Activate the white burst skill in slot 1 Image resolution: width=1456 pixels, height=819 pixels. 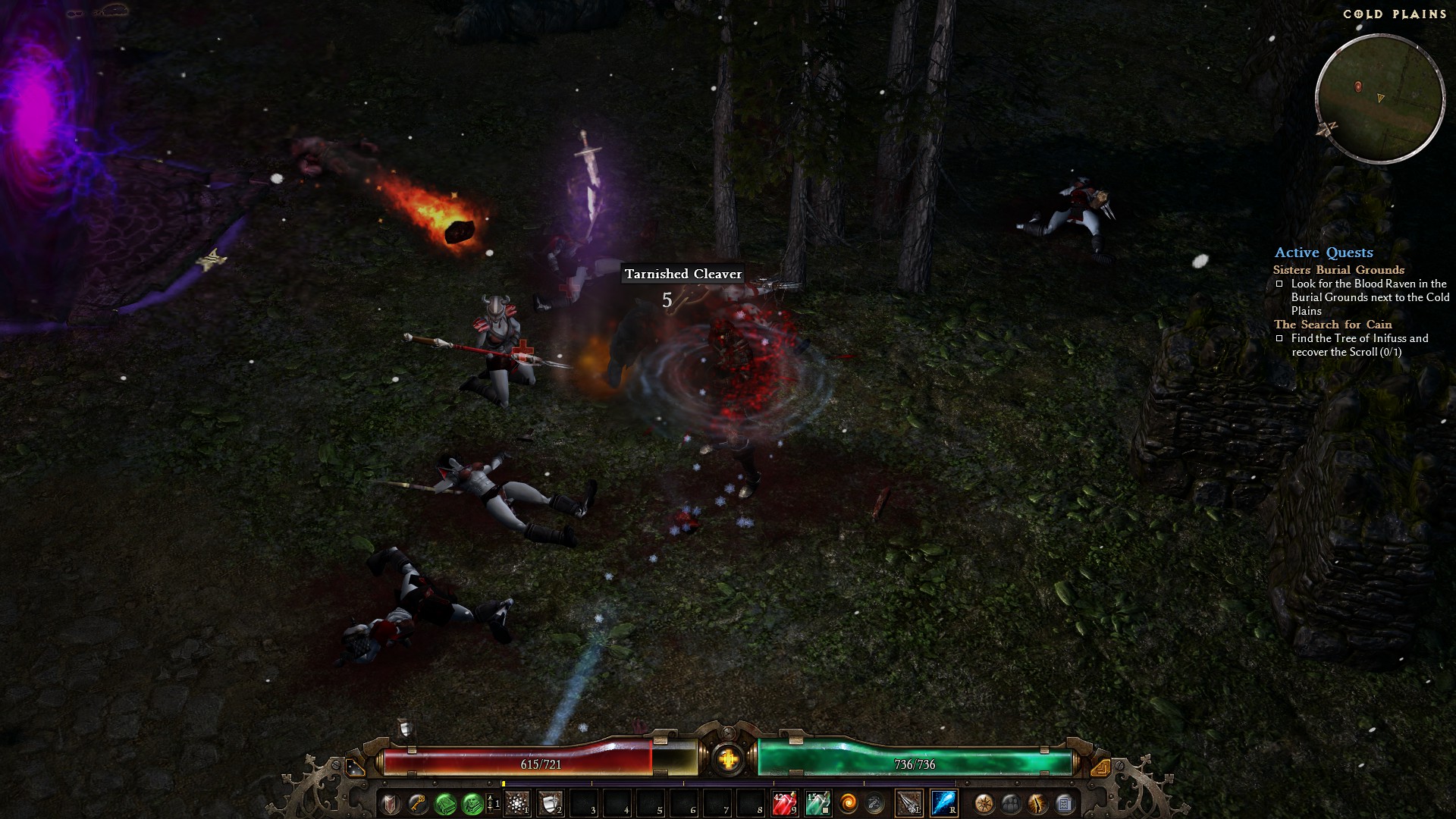[517, 803]
